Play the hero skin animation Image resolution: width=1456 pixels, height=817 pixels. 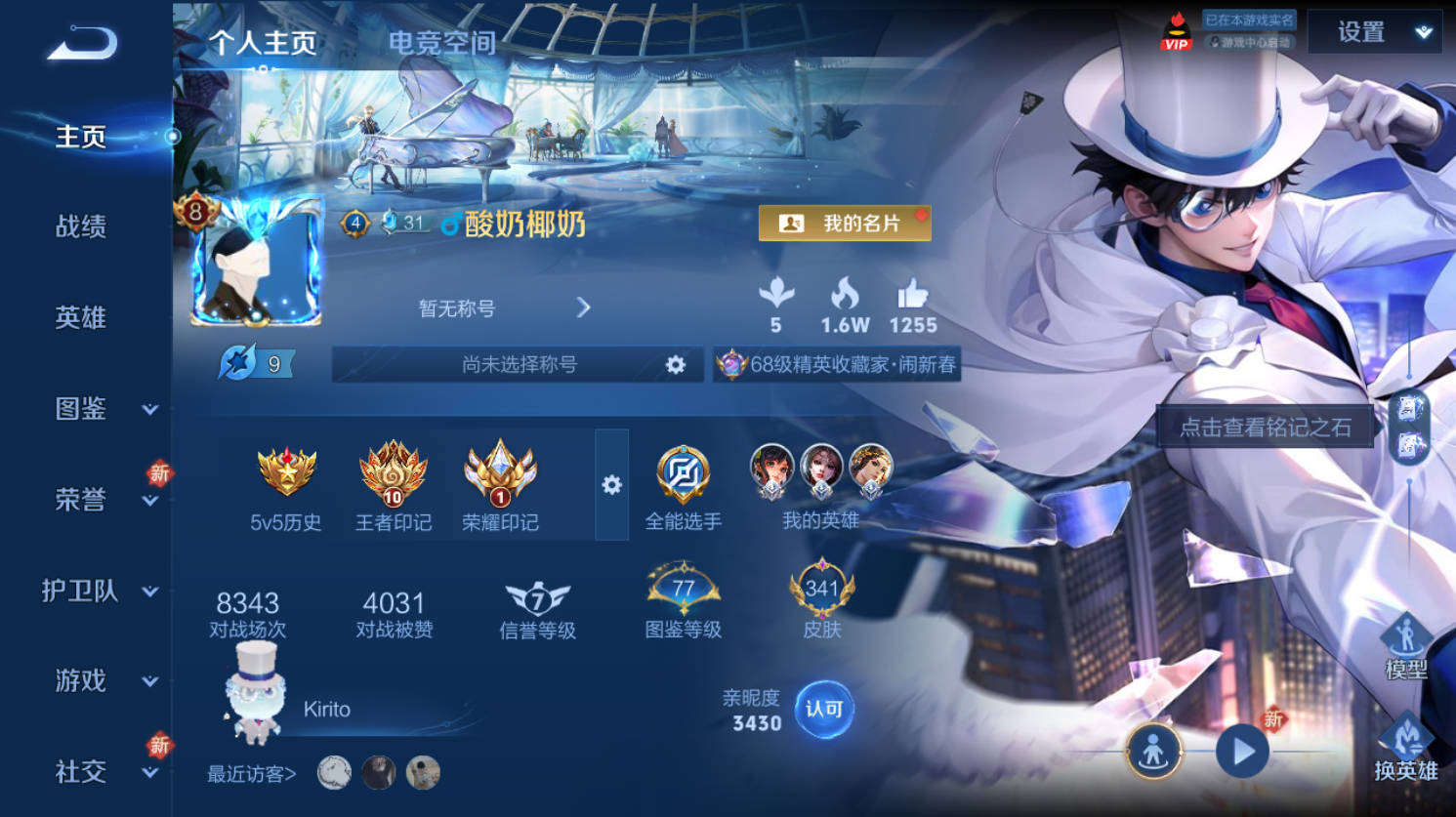click(x=1242, y=752)
